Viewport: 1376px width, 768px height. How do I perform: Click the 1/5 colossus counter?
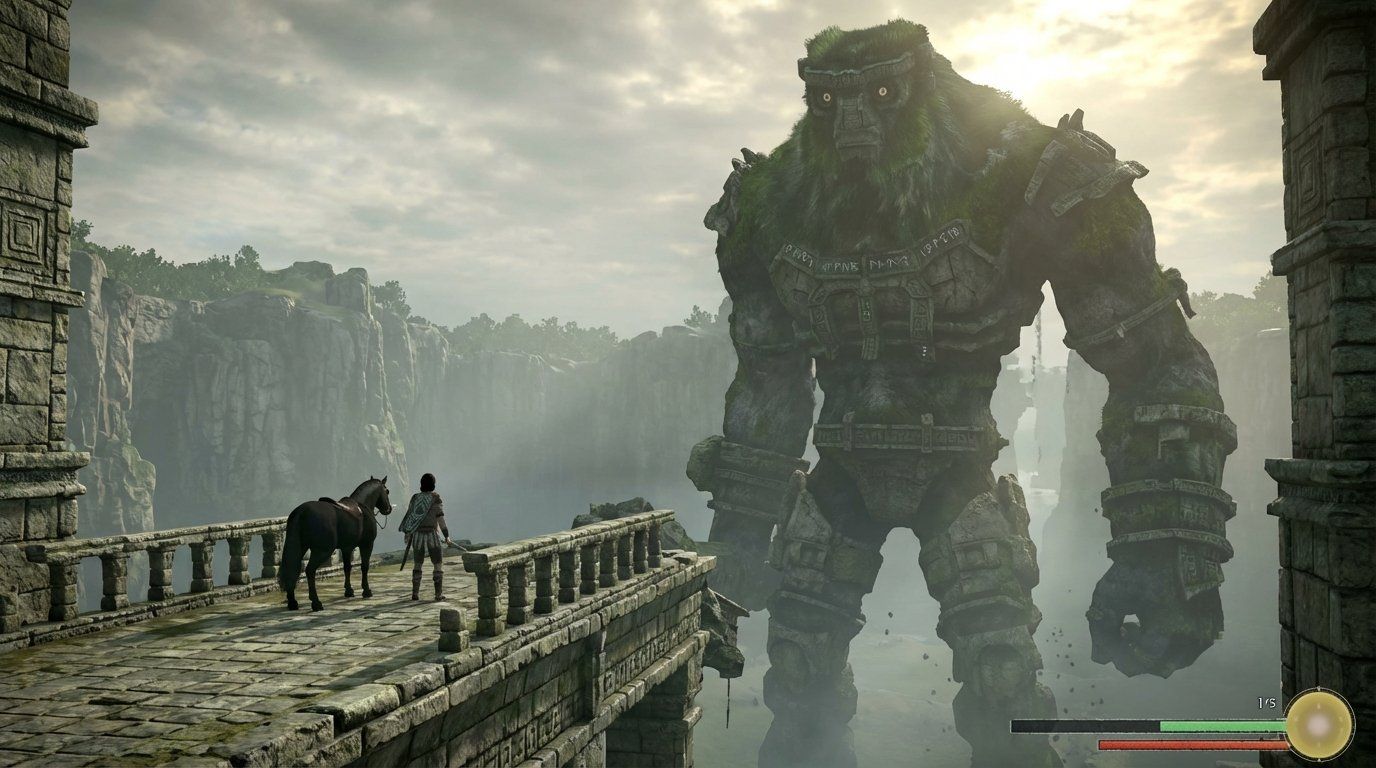click(x=1266, y=701)
